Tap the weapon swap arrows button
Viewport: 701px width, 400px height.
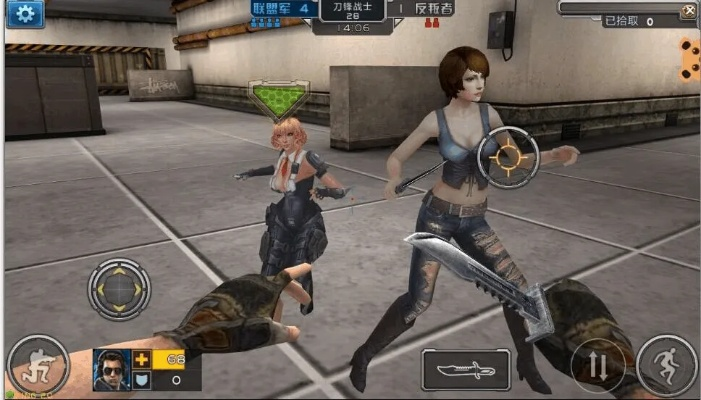[597, 367]
